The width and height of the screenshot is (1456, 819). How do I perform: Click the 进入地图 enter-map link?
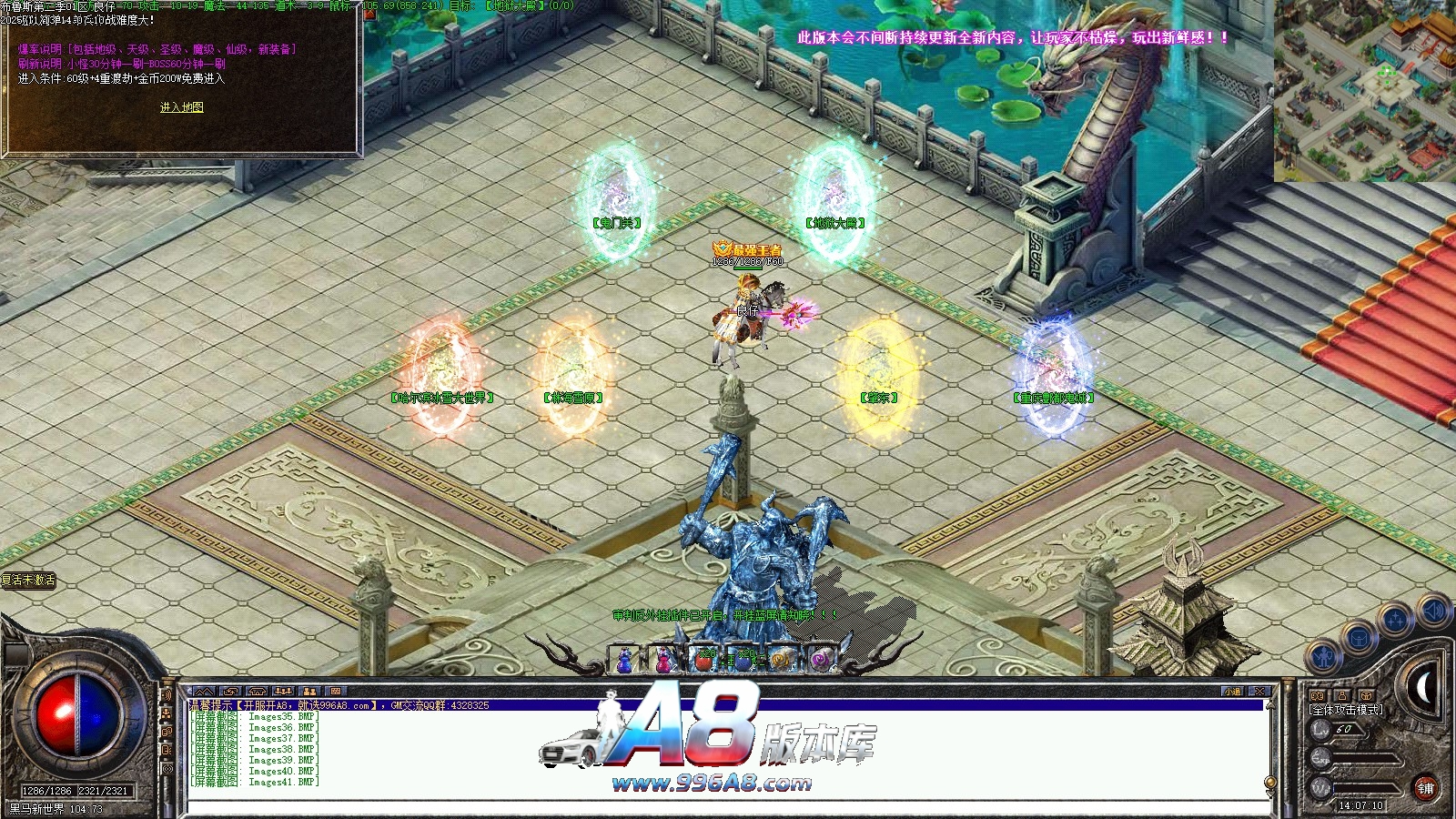coord(181,107)
